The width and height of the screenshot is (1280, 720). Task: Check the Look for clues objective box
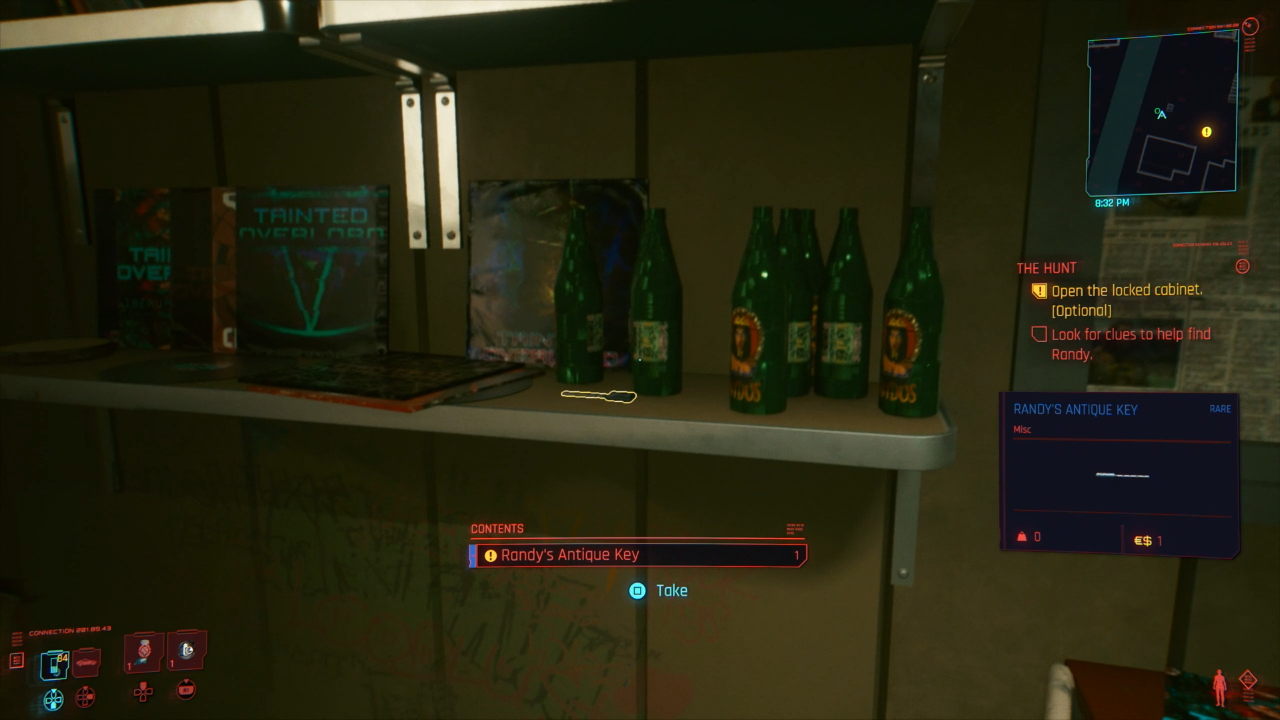pyautogui.click(x=1039, y=334)
